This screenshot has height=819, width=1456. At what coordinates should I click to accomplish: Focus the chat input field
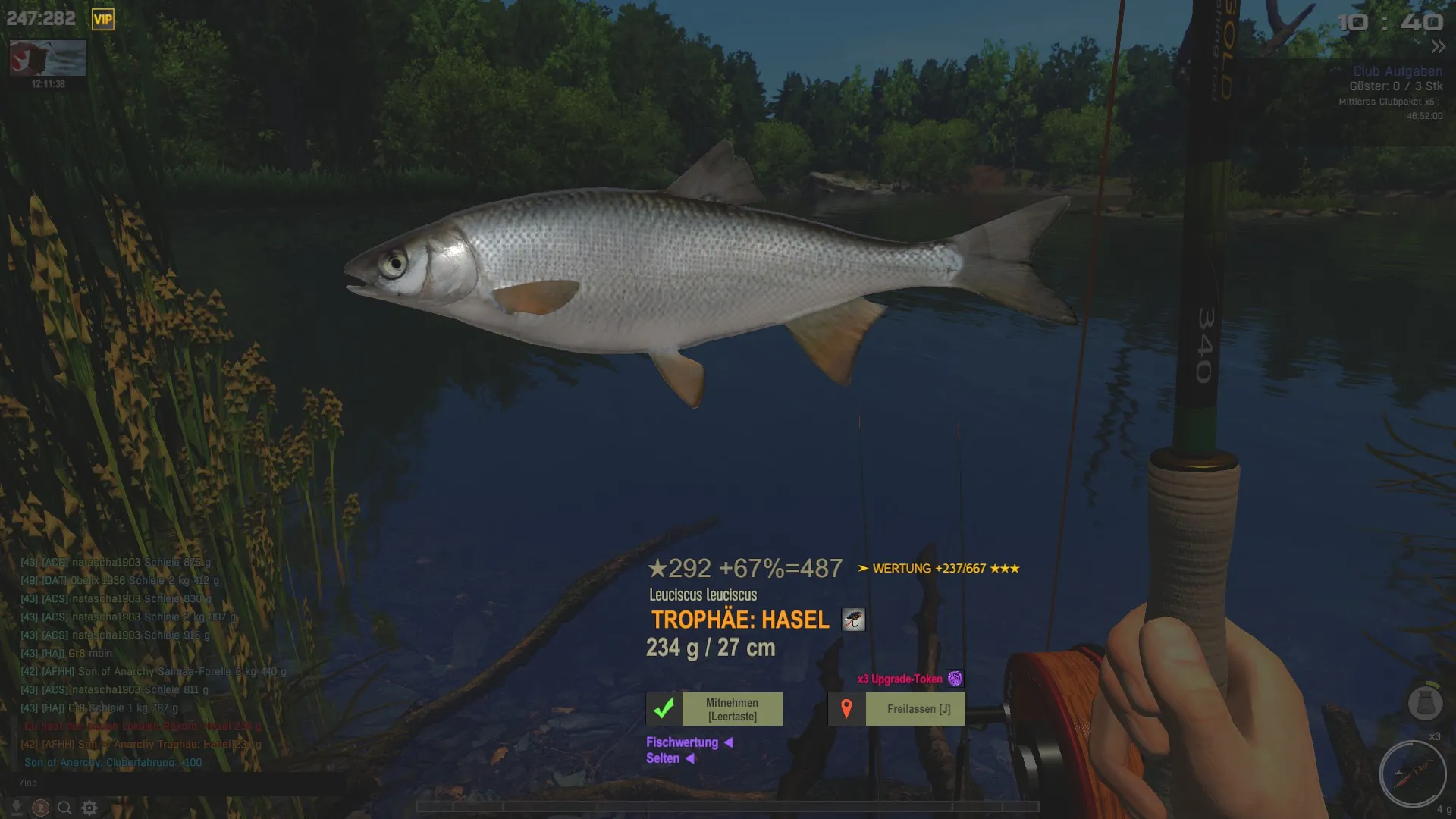coord(174,783)
